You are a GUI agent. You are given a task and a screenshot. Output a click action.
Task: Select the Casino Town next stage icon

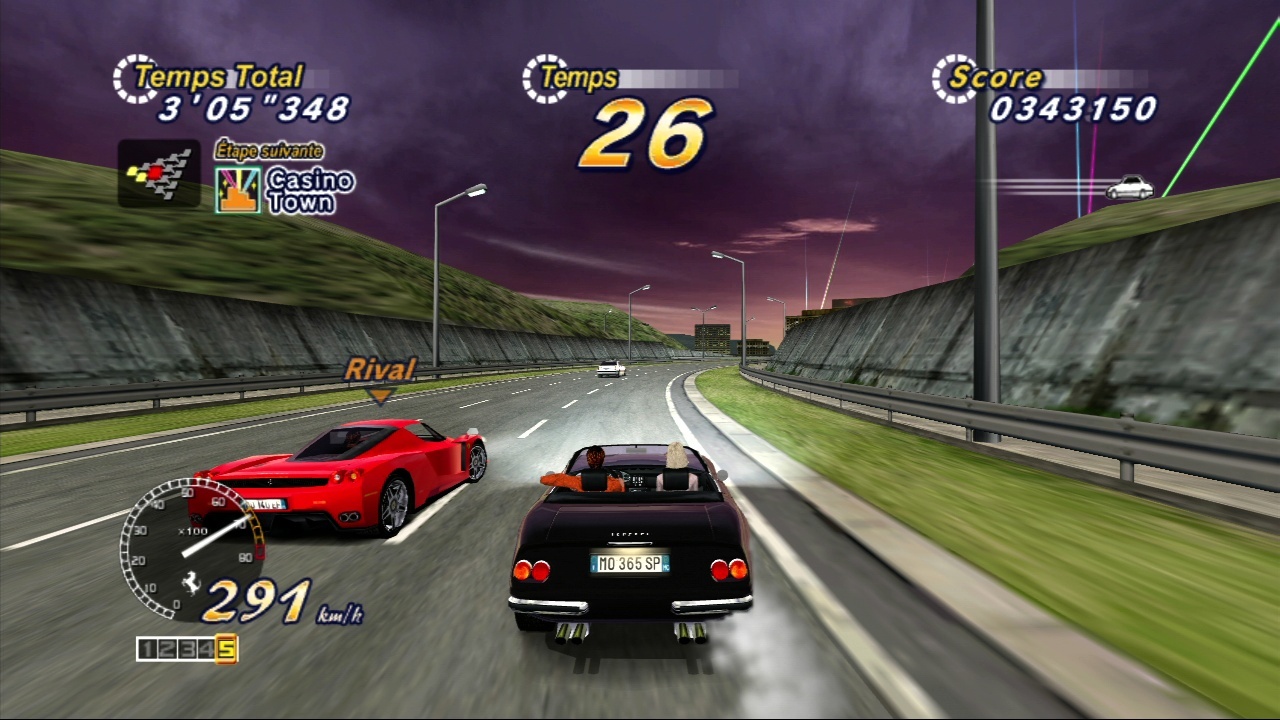(238, 190)
